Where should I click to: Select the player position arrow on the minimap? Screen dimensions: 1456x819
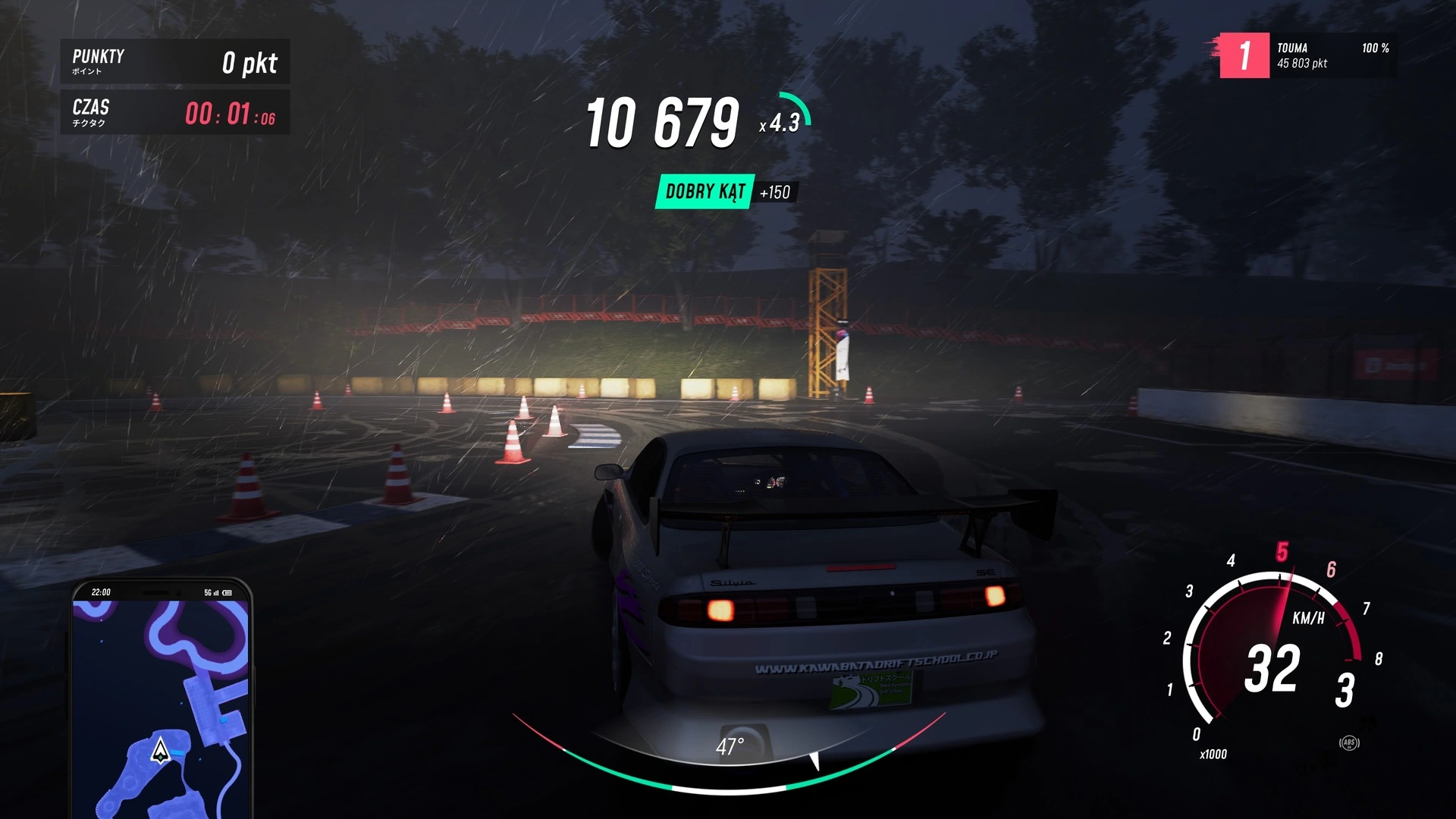click(x=160, y=750)
